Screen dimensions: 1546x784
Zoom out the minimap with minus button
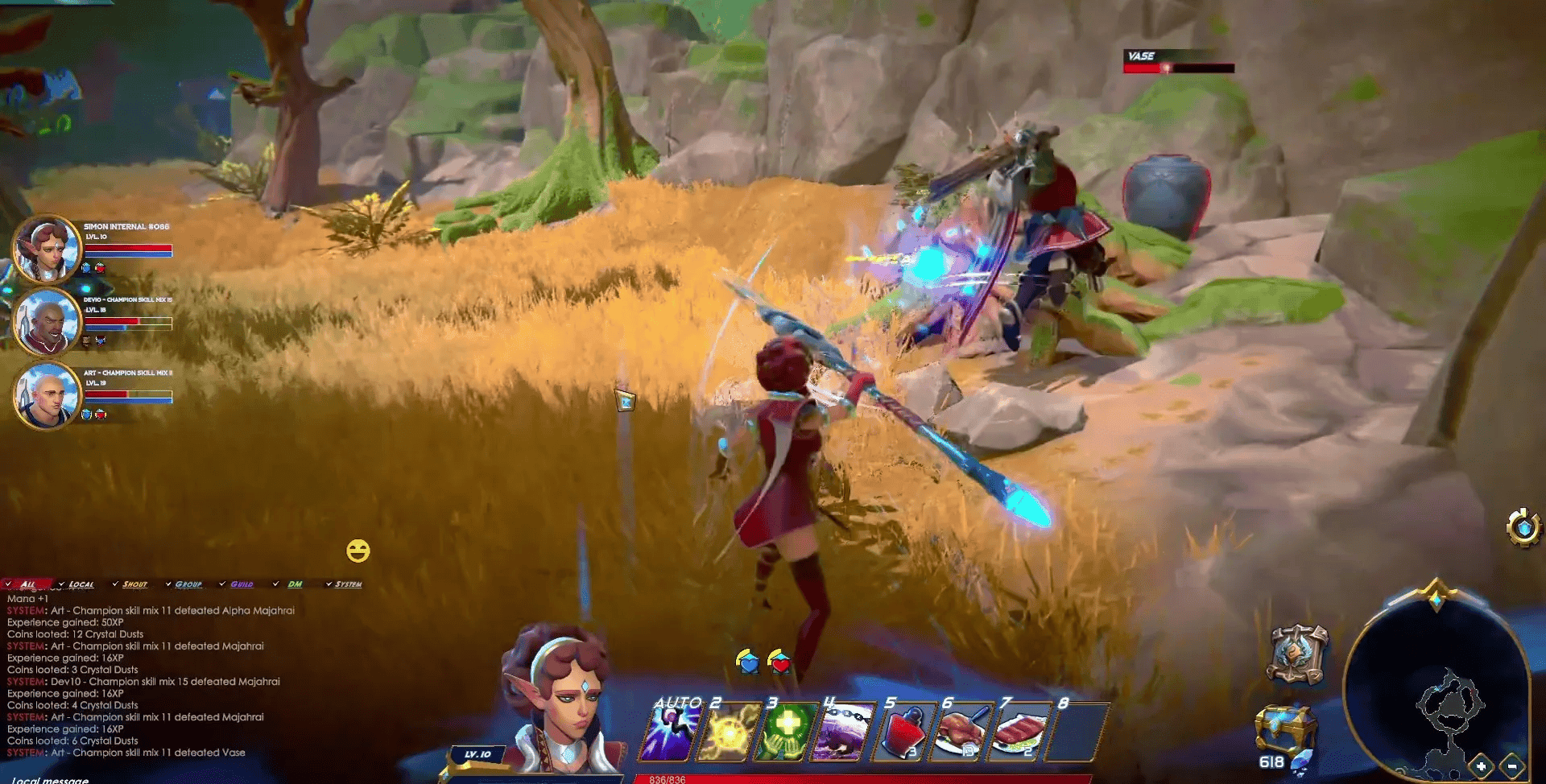click(1512, 766)
